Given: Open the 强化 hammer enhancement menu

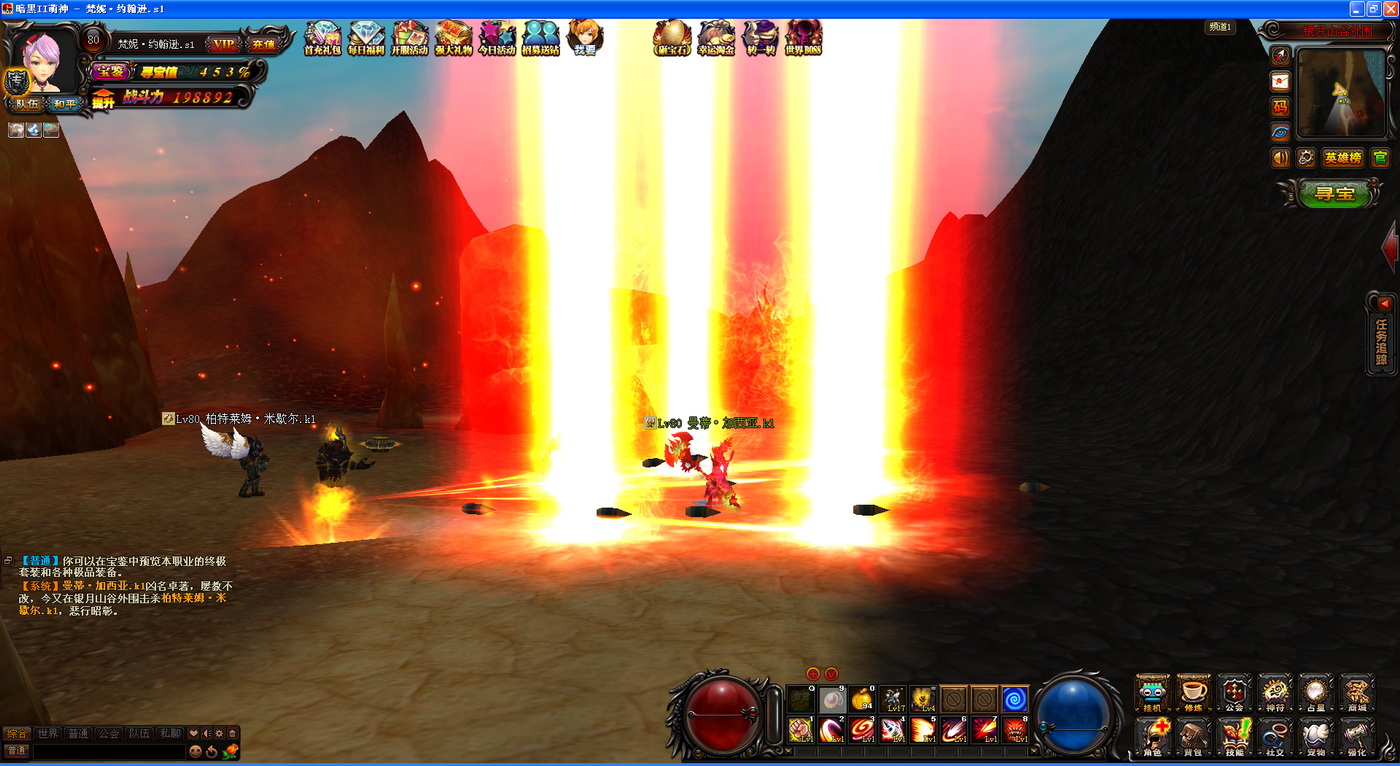Looking at the screenshot, I should pos(1357,737).
